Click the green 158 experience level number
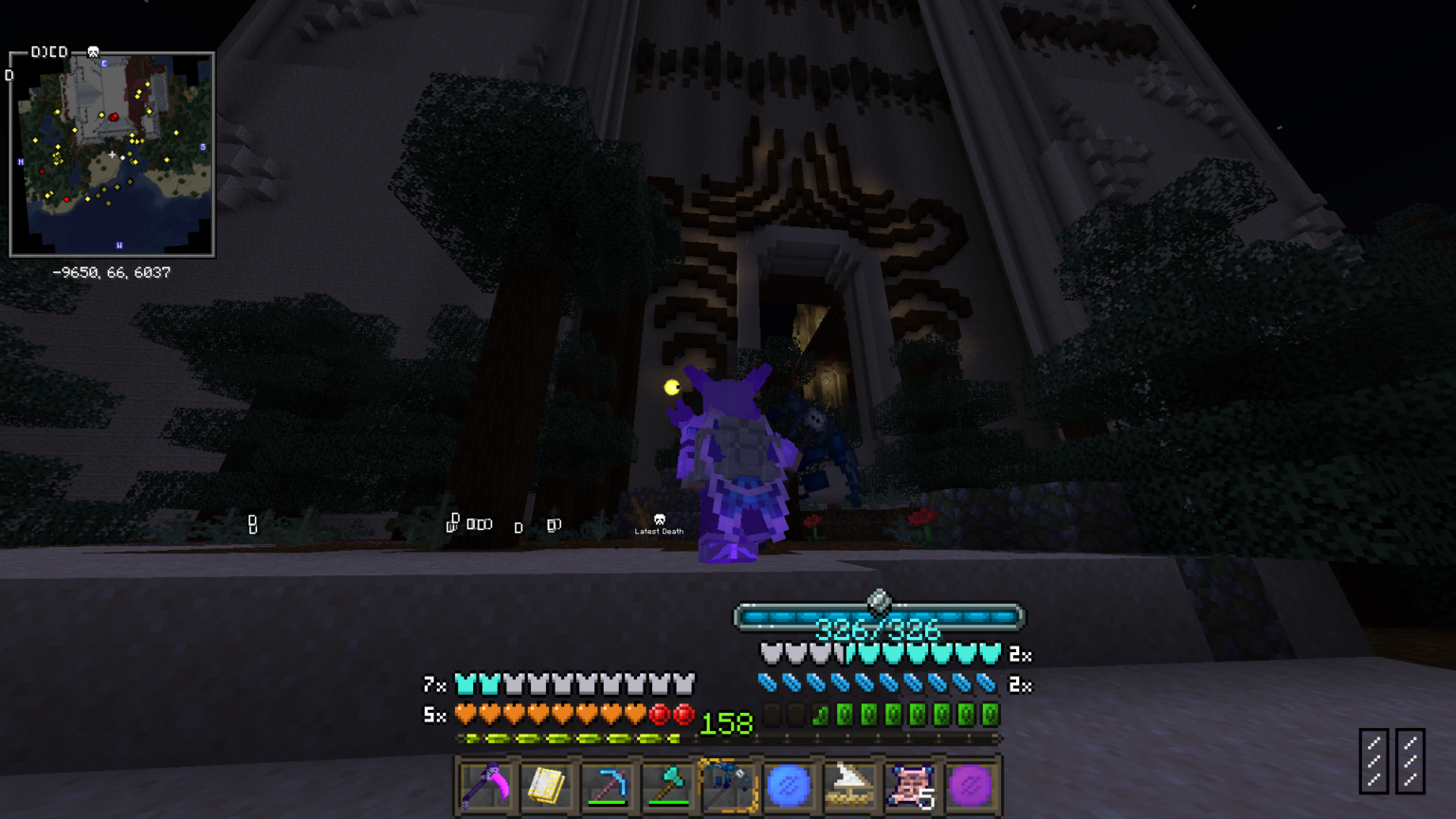Screen dimensions: 1456x819 pyautogui.click(x=724, y=724)
